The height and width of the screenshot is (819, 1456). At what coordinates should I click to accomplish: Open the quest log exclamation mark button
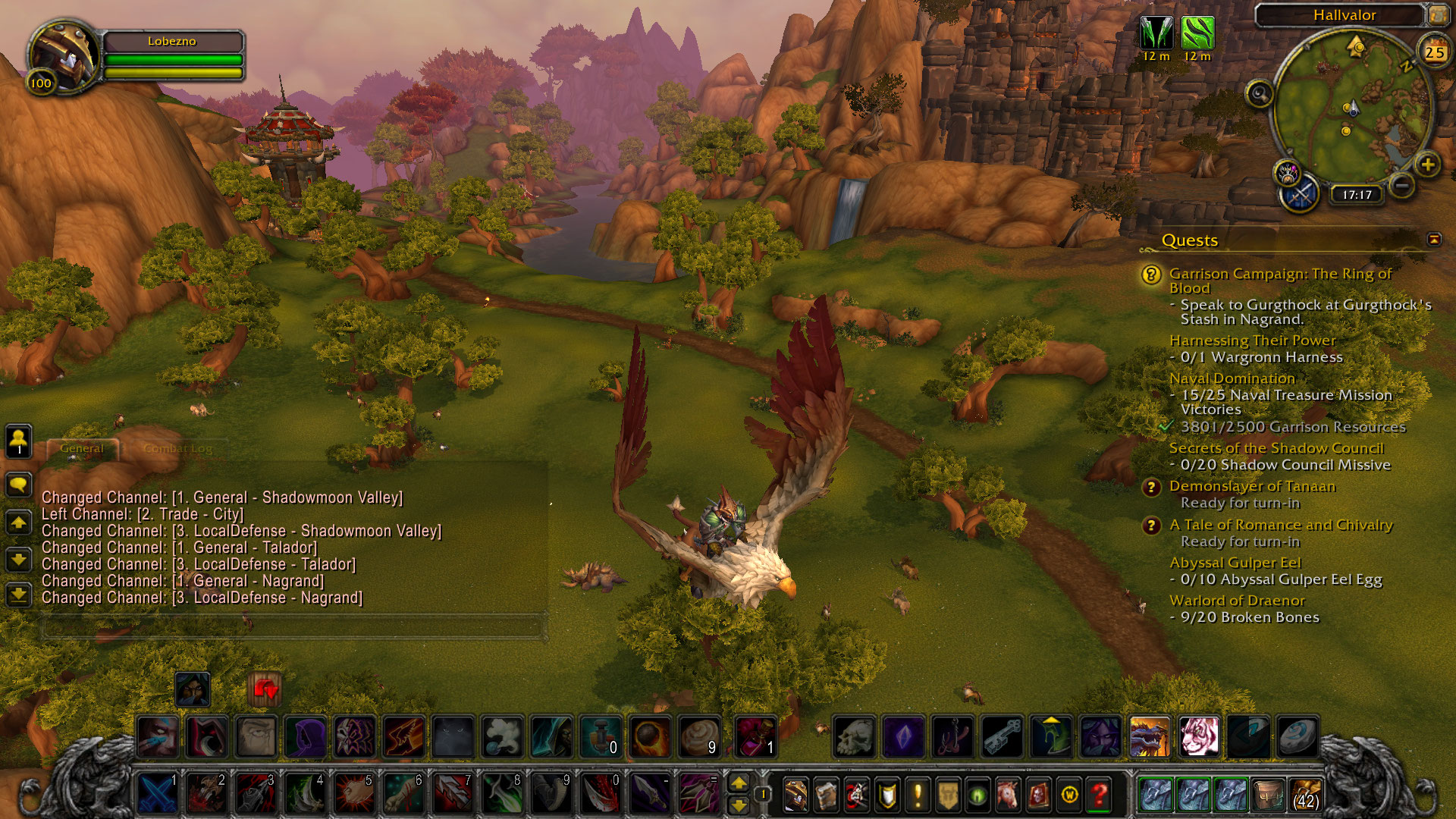click(x=918, y=795)
